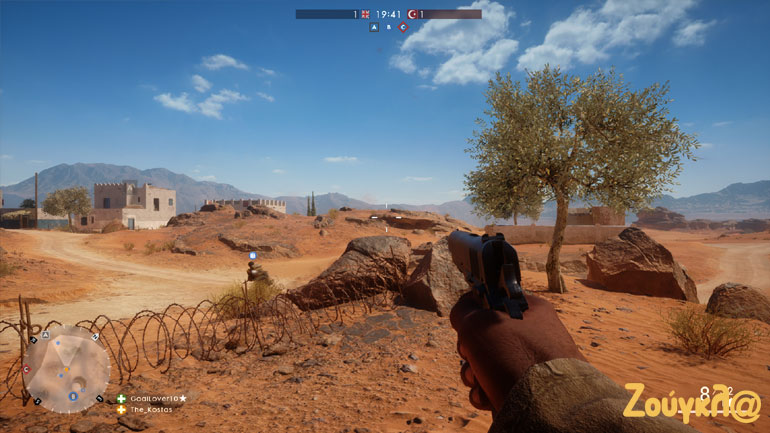Click the Ottoman team flag icon
This screenshot has width=770, height=433.
pos(412,14)
